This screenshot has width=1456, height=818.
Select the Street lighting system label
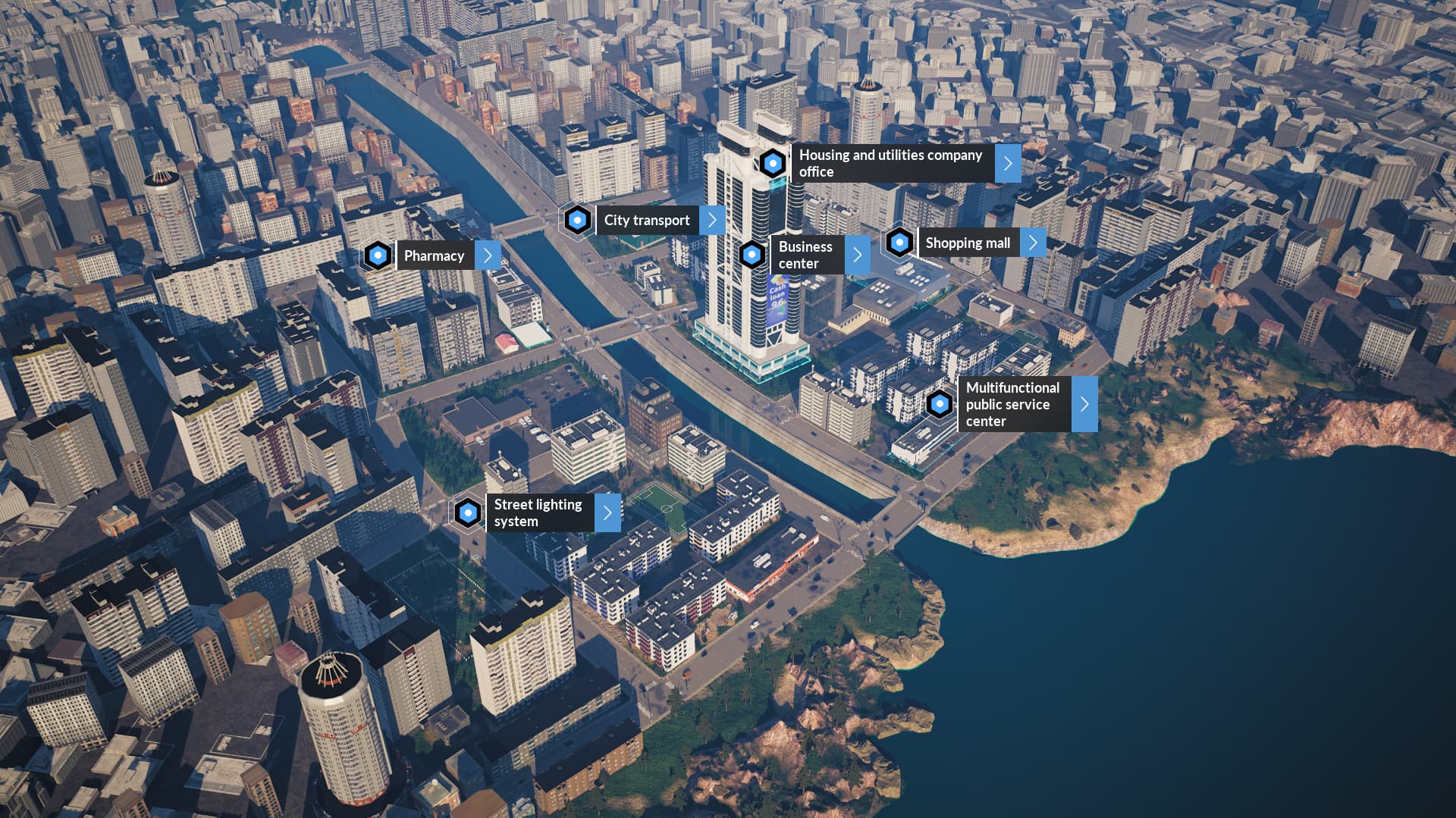coord(538,512)
